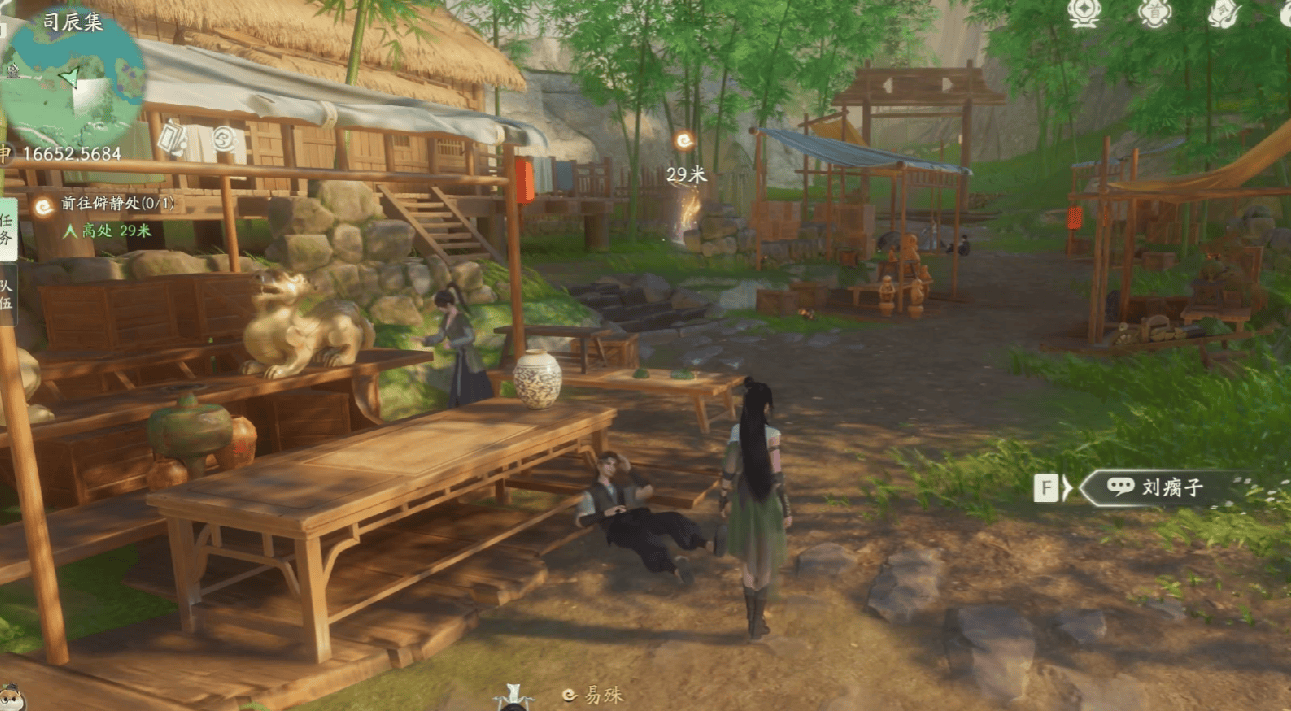Image resolution: width=1291 pixels, height=711 pixels.
Task: Click the spiral icon beside the minimap
Action: (x=223, y=137)
